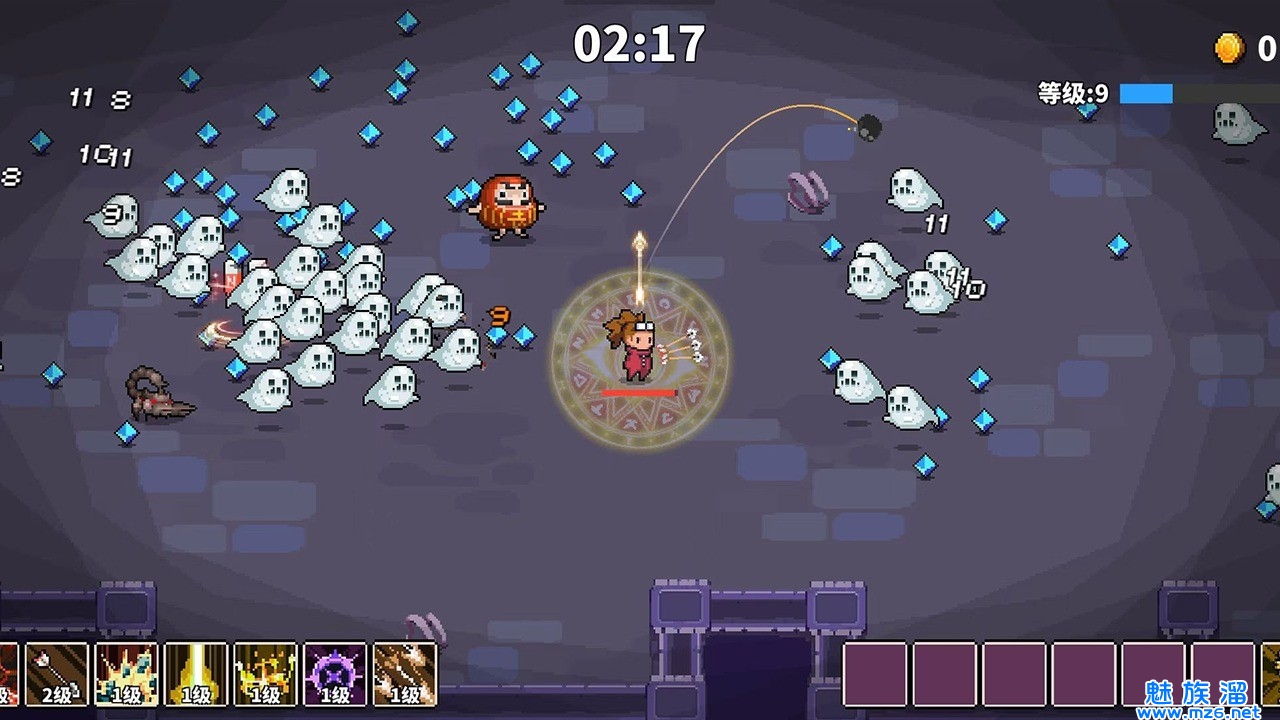Activate the purple spiked orb skill icon
The width and height of the screenshot is (1280, 720).
coord(335,674)
